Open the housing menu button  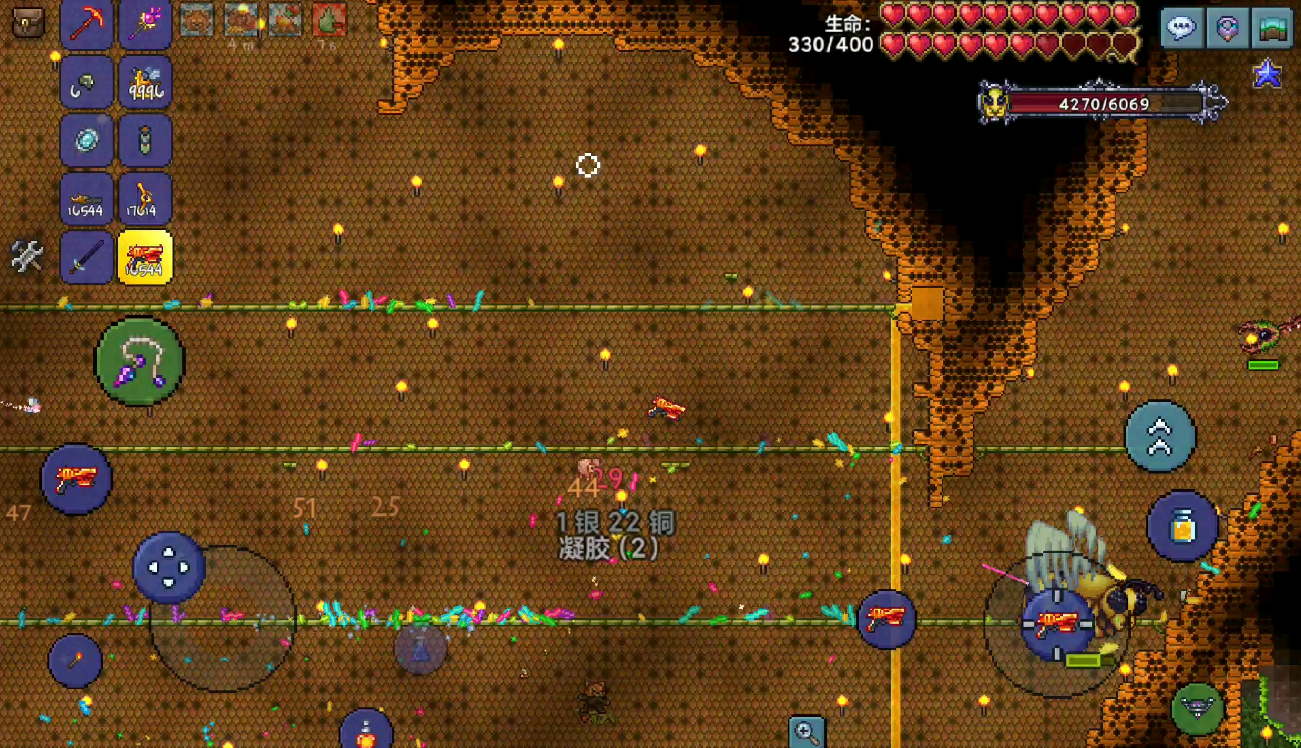[x=1272, y=28]
